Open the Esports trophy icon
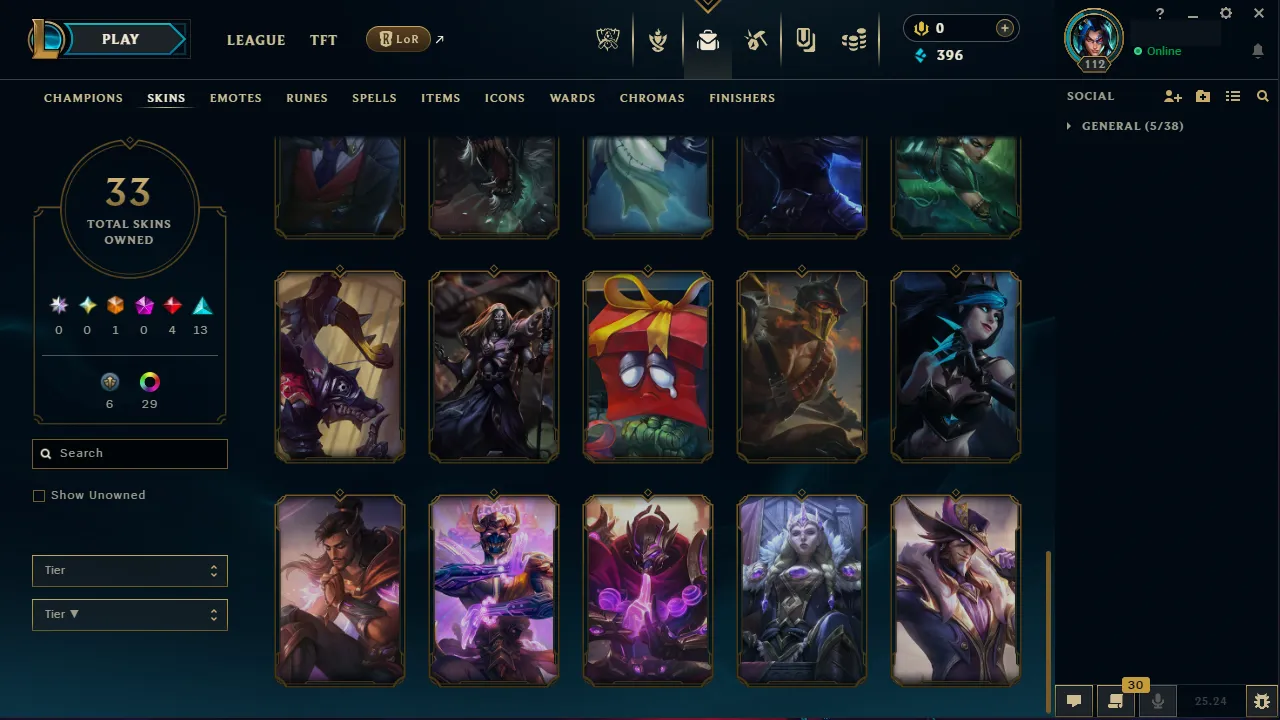This screenshot has height=720, width=1280. pyautogui.click(x=608, y=40)
